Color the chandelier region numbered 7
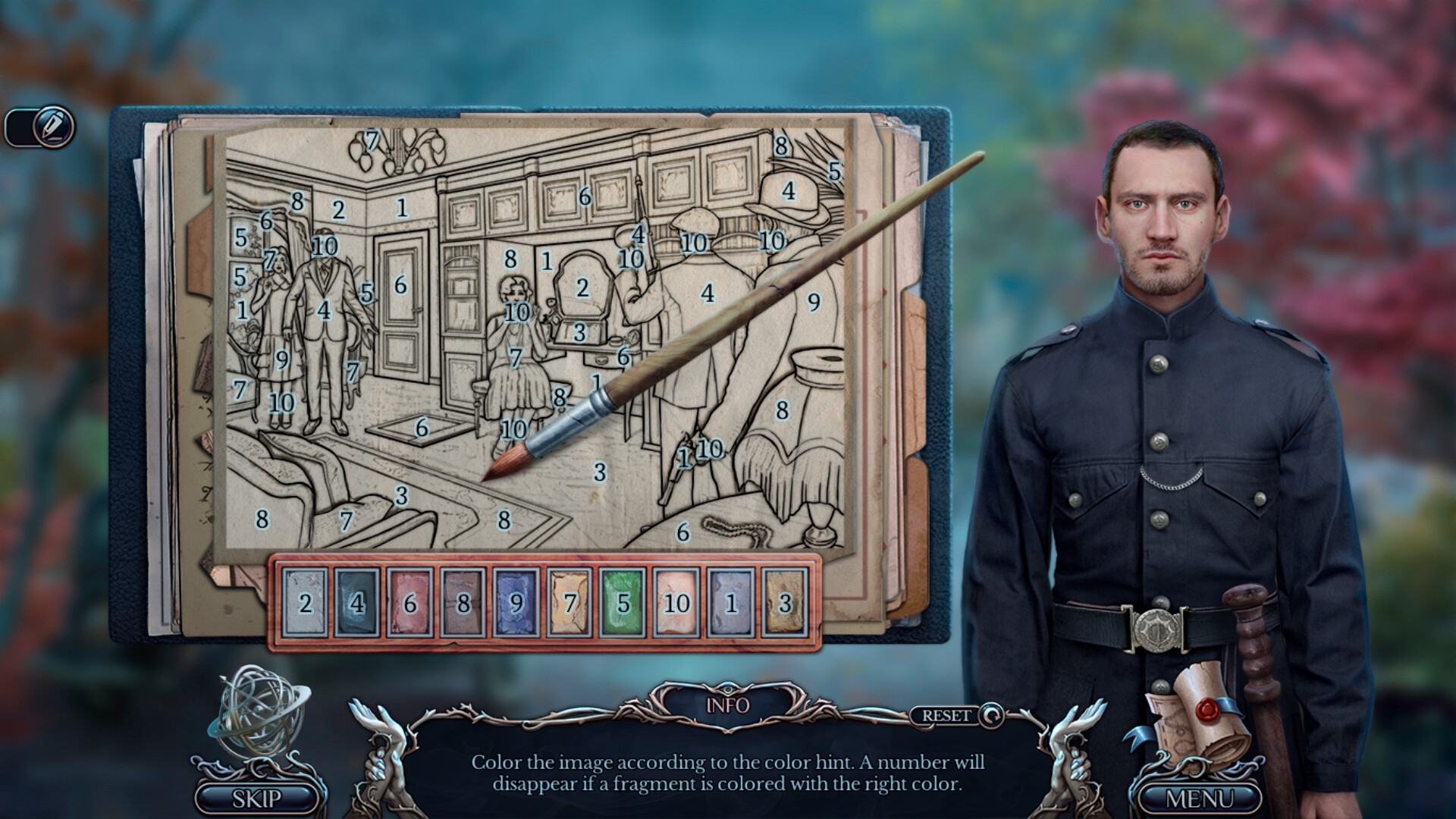The height and width of the screenshot is (819, 1456). coord(373,140)
